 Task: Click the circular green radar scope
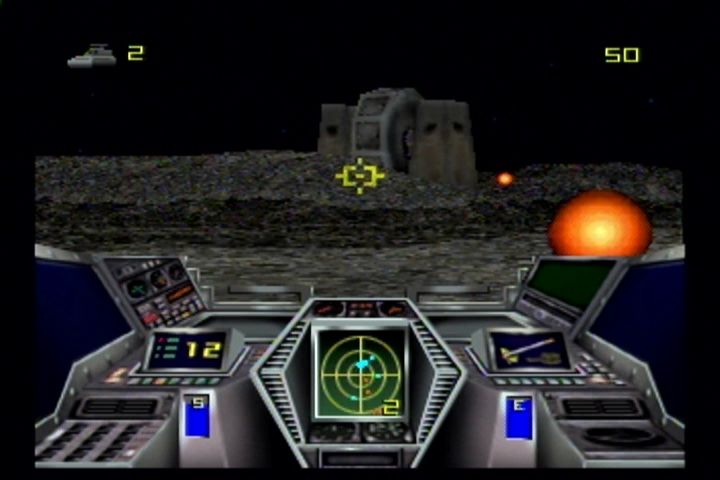click(360, 371)
